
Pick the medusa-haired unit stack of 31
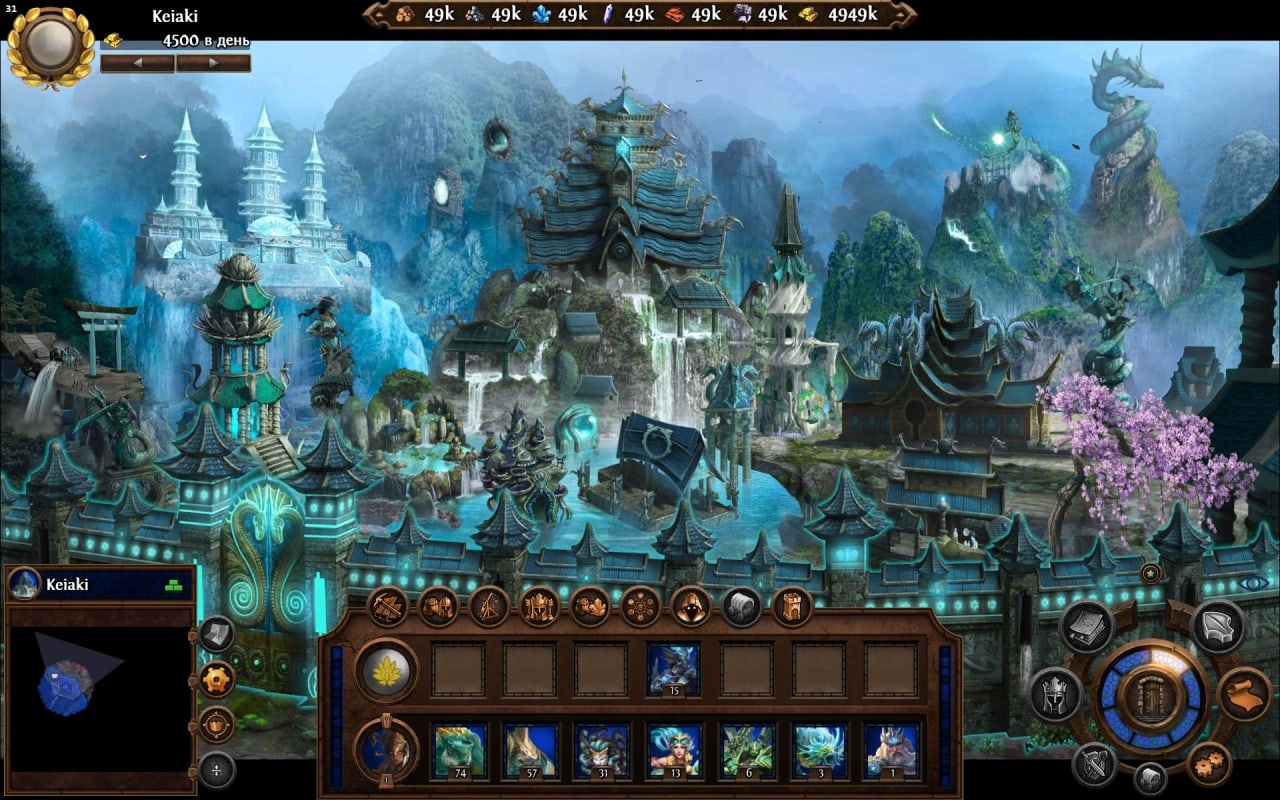click(601, 750)
